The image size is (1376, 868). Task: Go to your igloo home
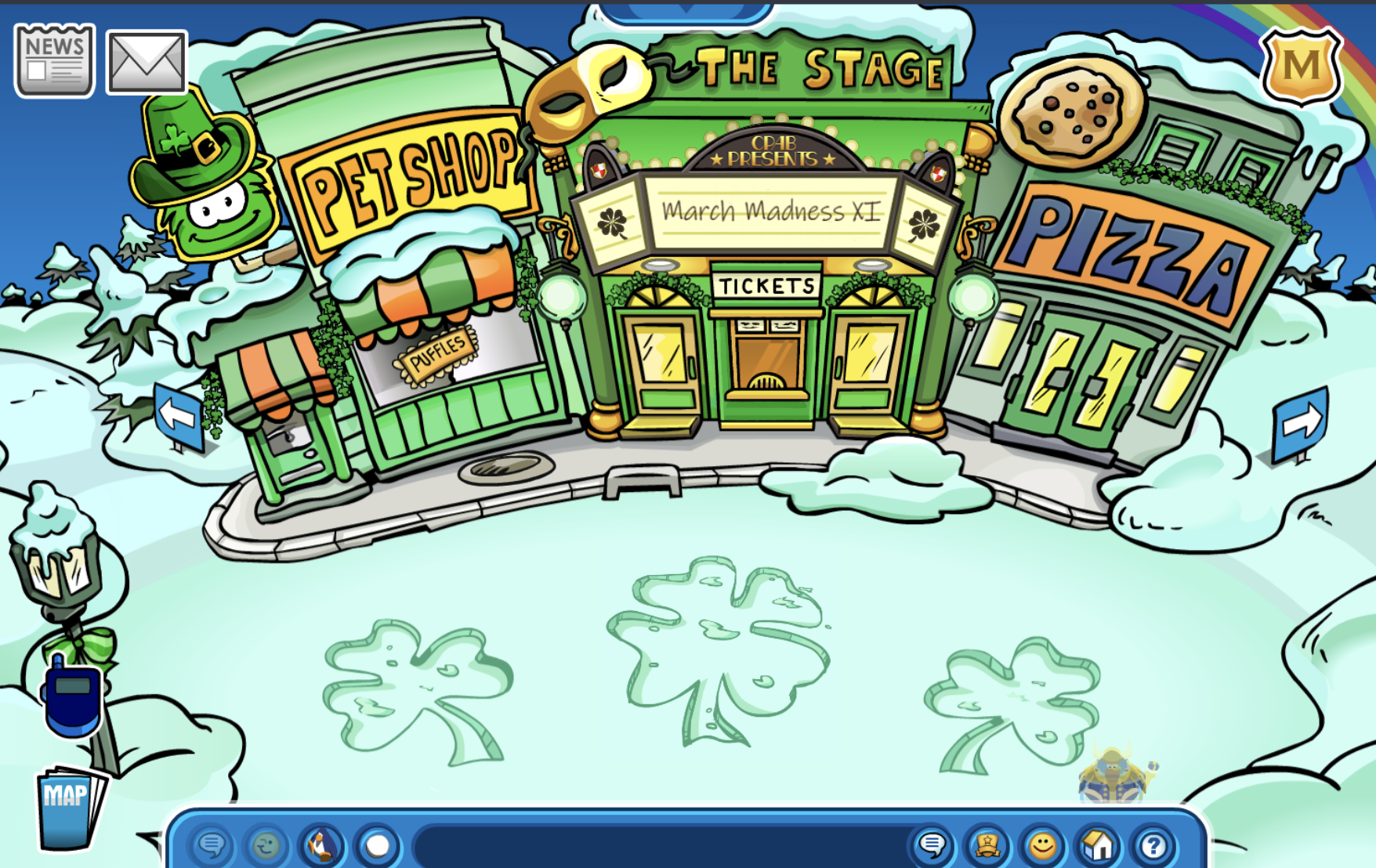pos(1098,845)
